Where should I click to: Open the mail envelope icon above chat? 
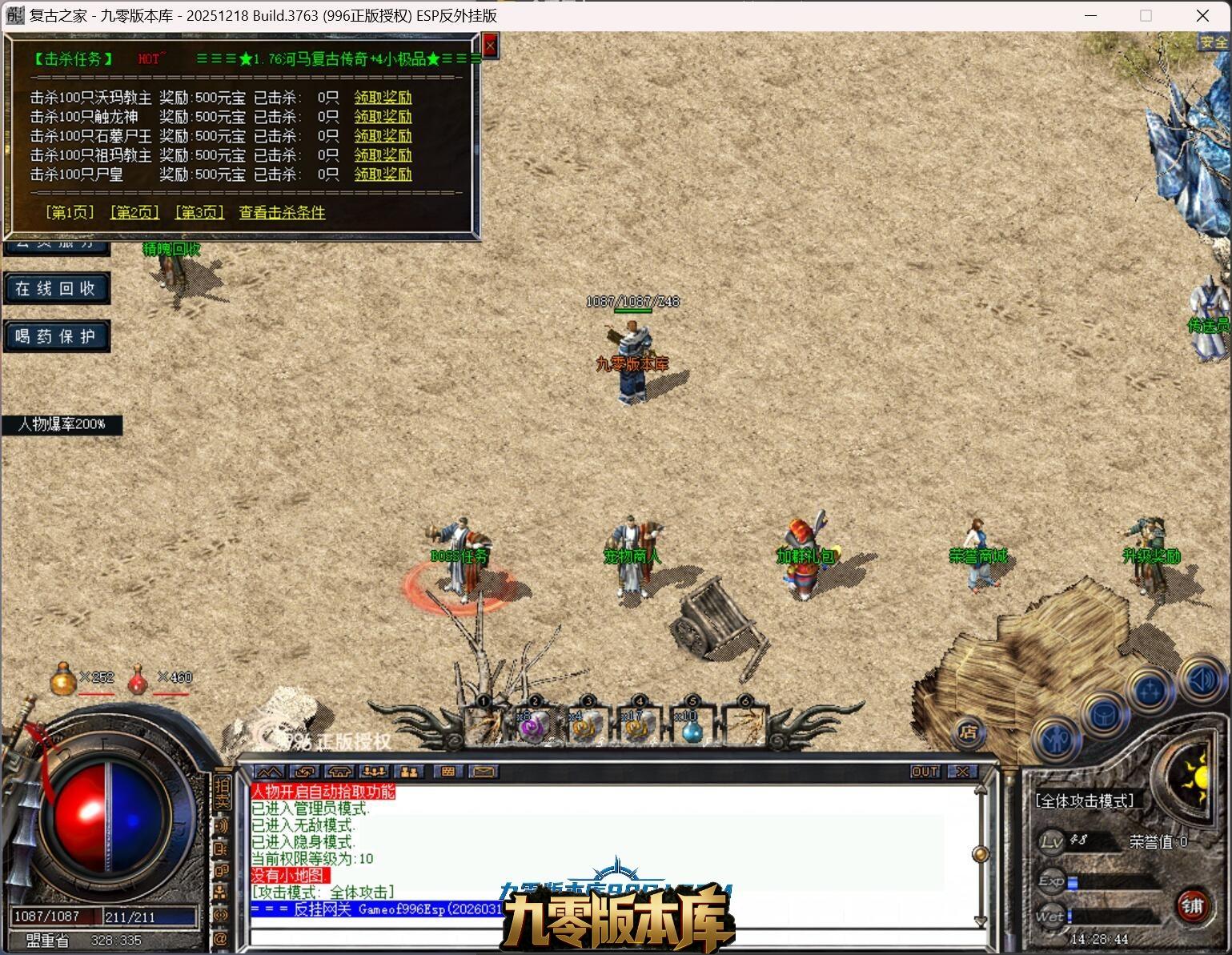[484, 772]
